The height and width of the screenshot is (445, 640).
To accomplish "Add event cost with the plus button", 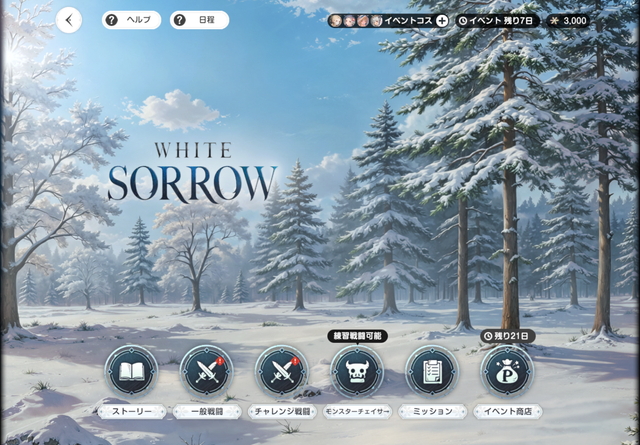I will click(x=442, y=20).
